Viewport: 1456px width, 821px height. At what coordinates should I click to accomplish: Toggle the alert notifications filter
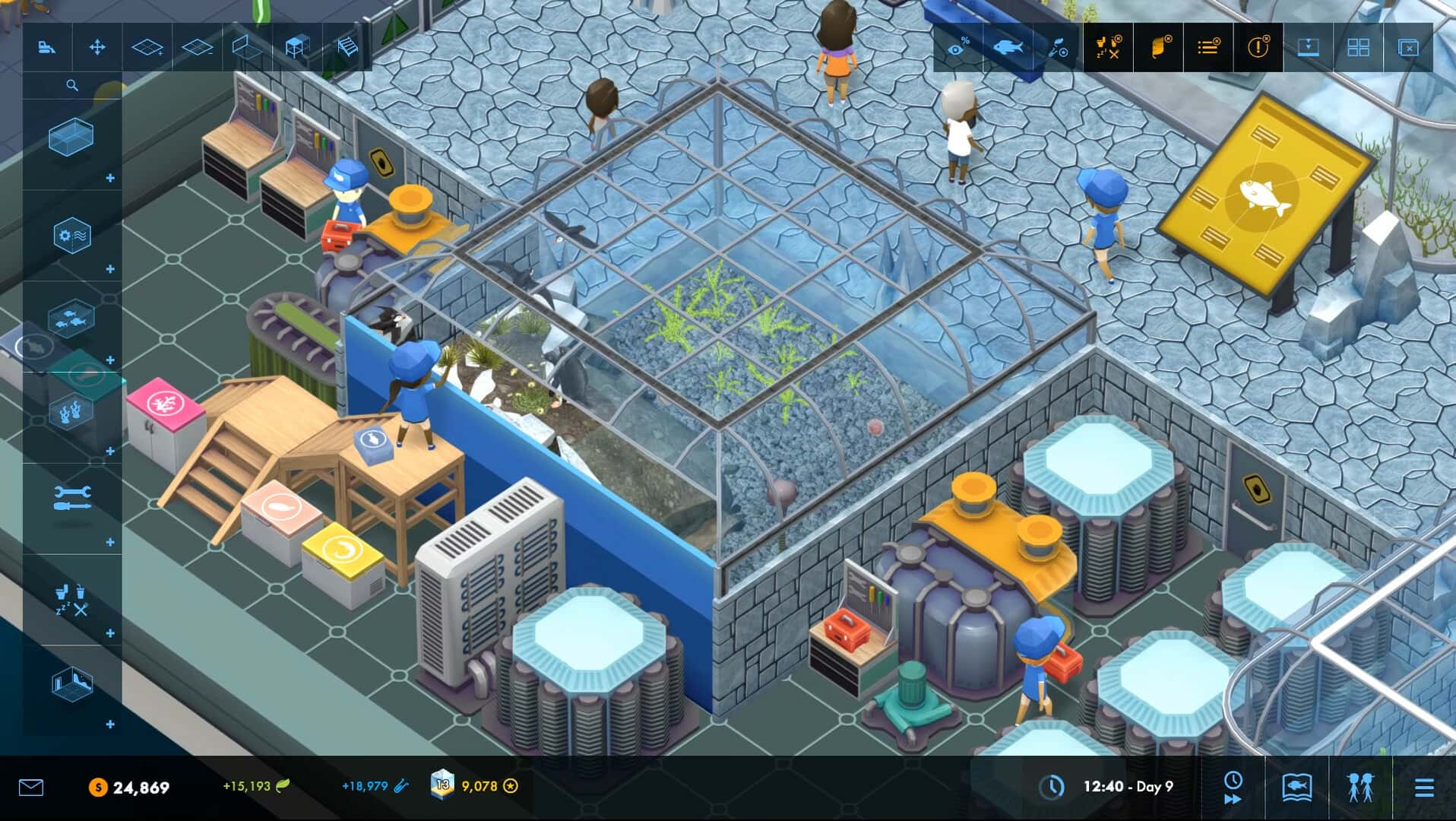coord(1257,47)
